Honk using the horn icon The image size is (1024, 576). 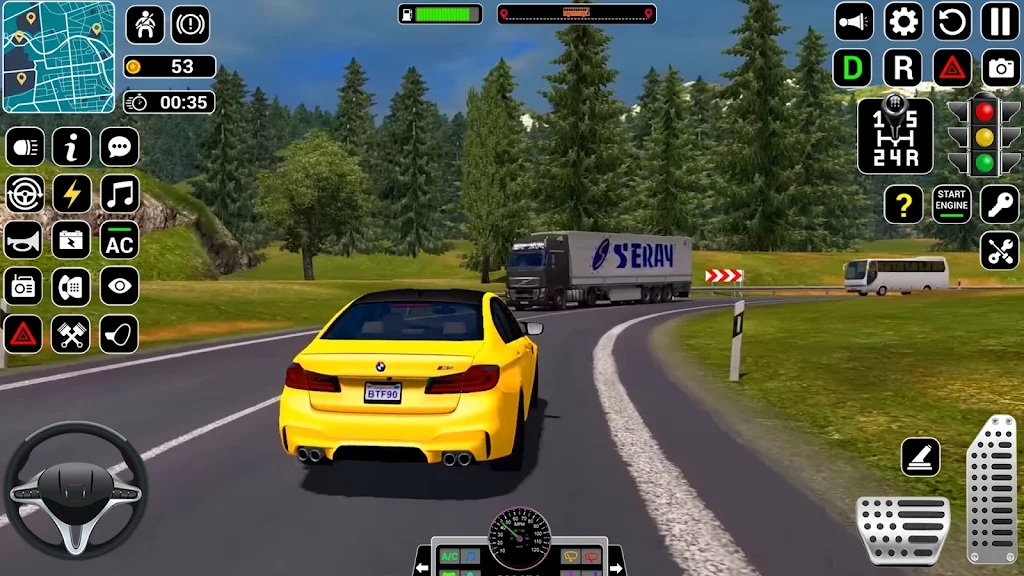point(24,240)
